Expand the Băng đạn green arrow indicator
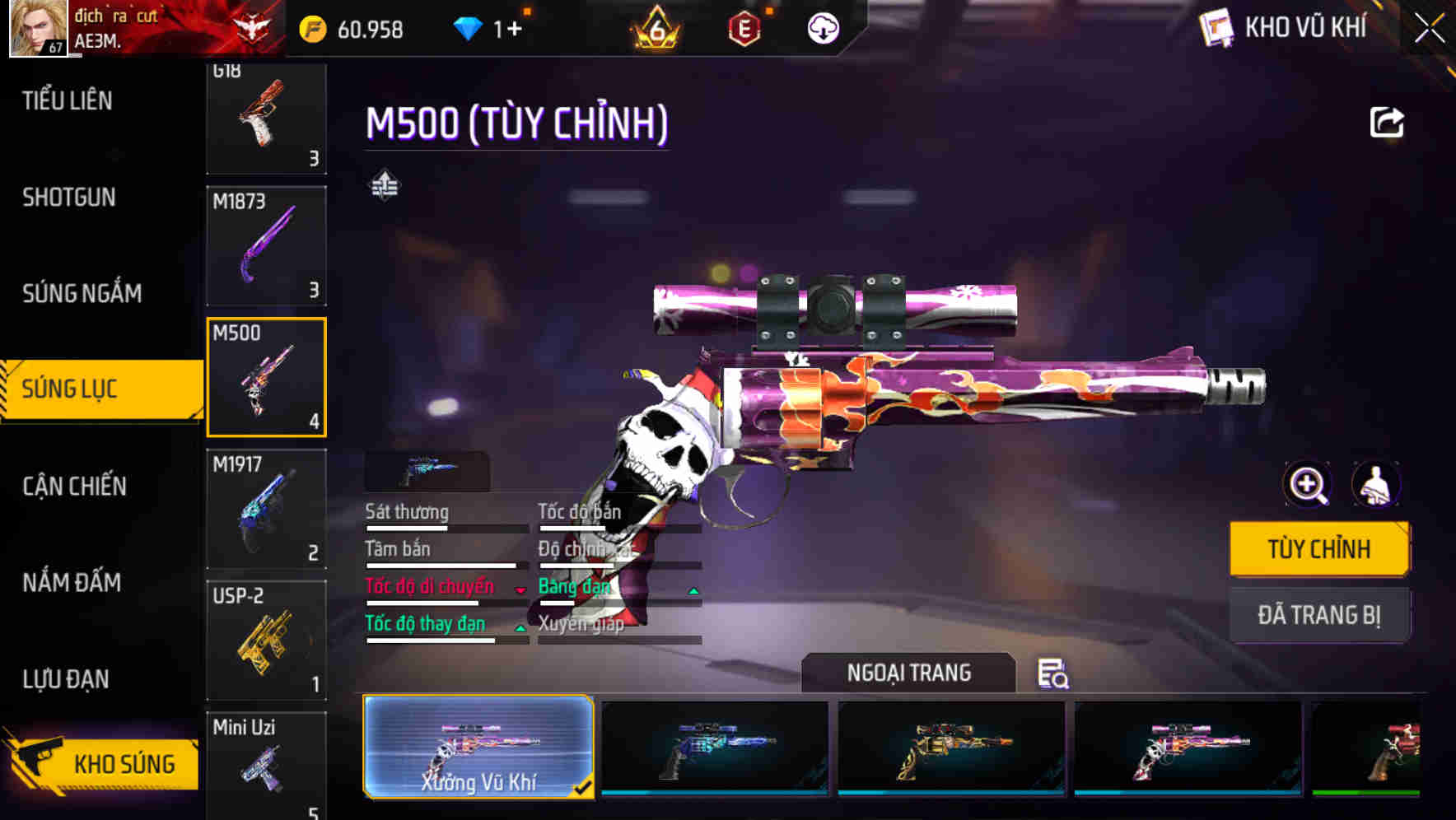The image size is (1456, 820). 693,589
